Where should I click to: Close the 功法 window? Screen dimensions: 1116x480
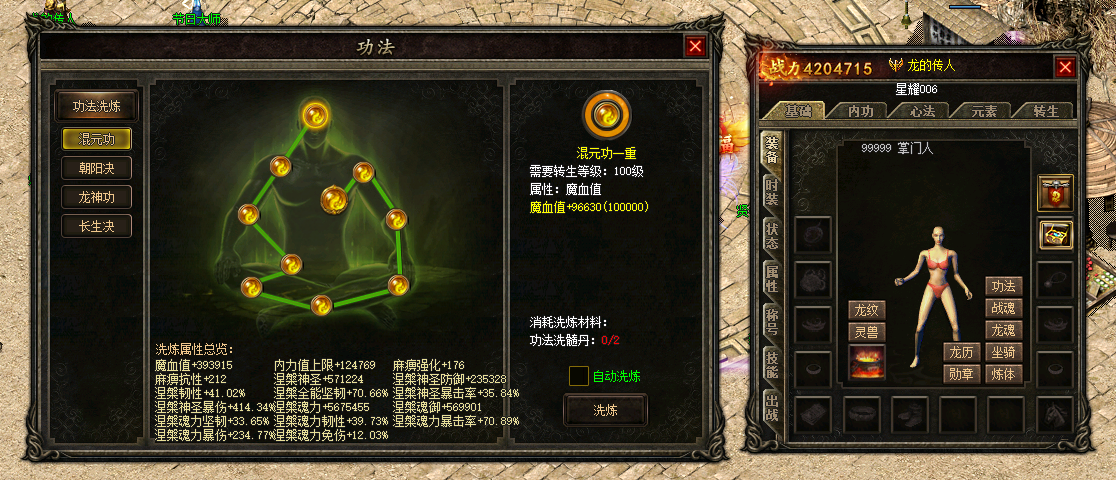point(695,47)
